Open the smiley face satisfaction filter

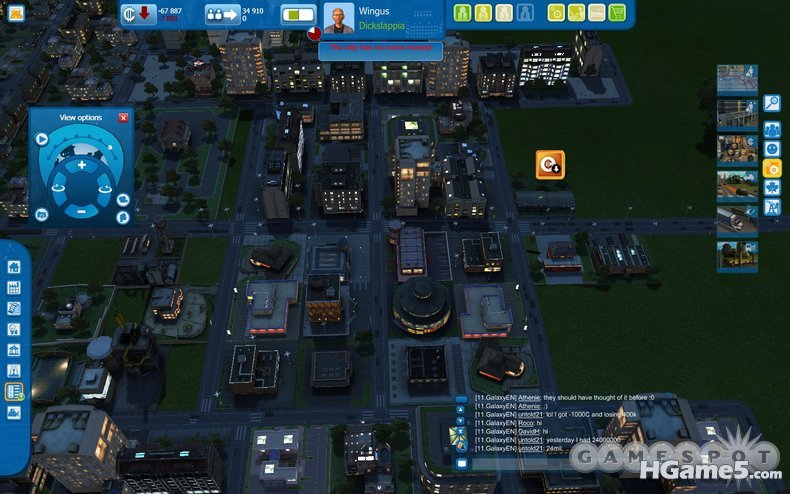[772, 148]
